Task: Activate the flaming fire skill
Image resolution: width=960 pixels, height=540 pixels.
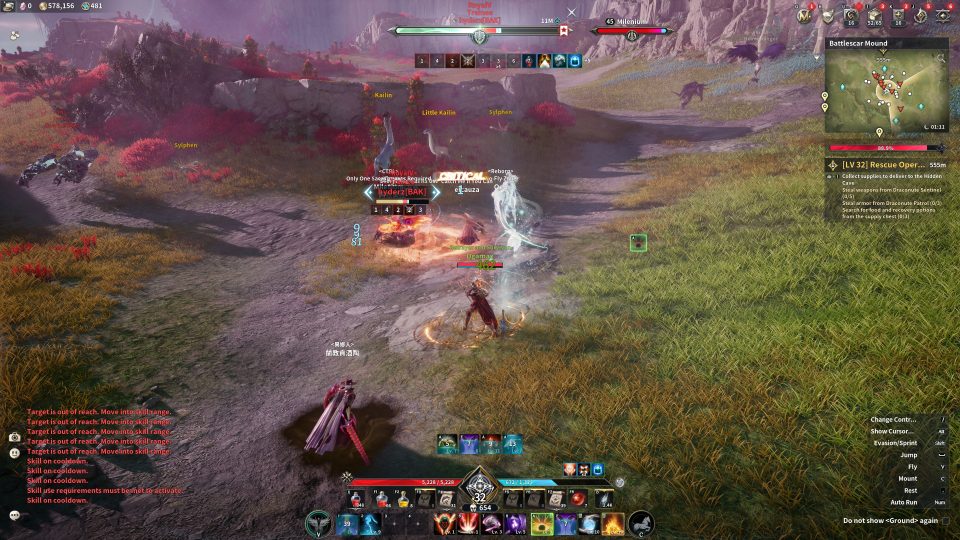Action: click(614, 523)
